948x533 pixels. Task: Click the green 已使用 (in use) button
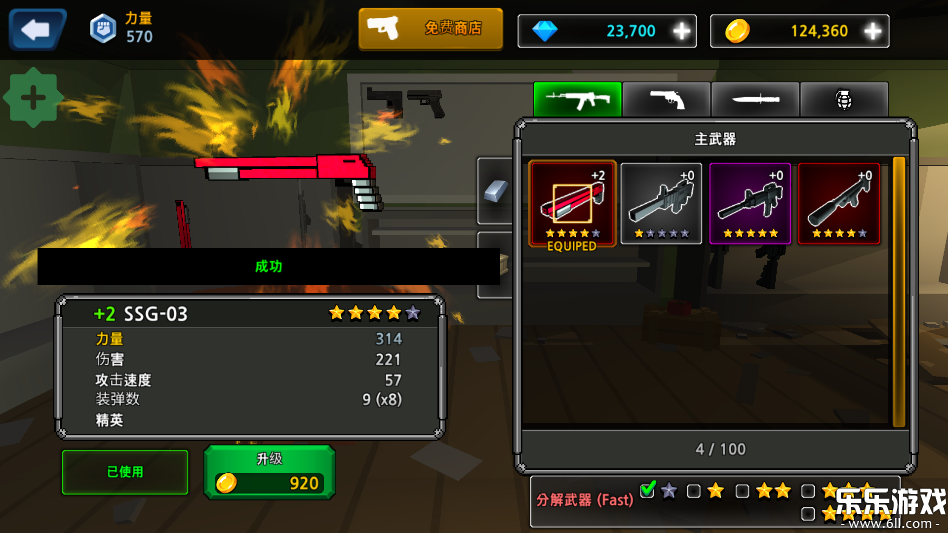click(125, 472)
